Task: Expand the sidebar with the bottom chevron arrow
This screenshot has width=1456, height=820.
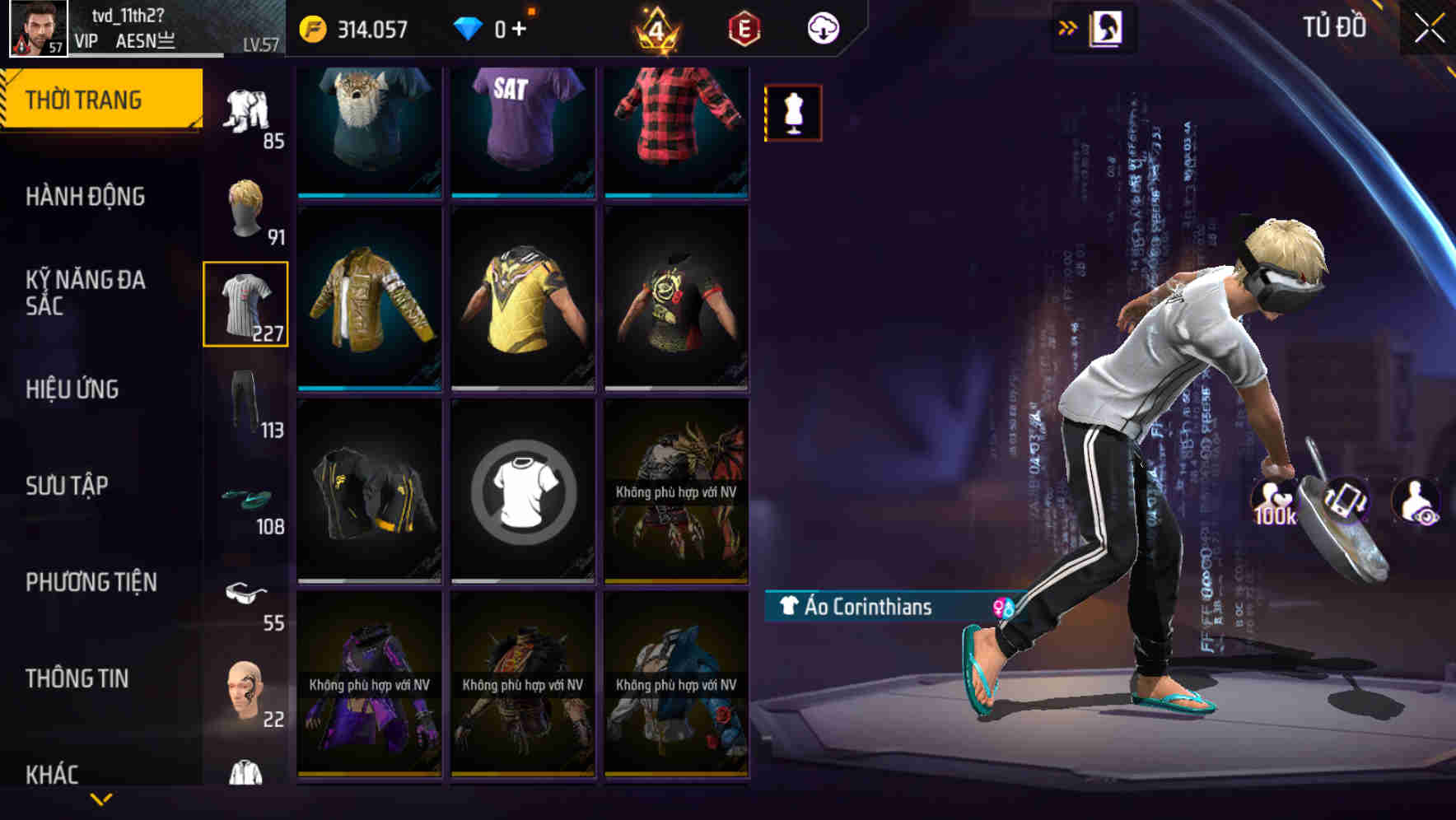Action: (101, 799)
